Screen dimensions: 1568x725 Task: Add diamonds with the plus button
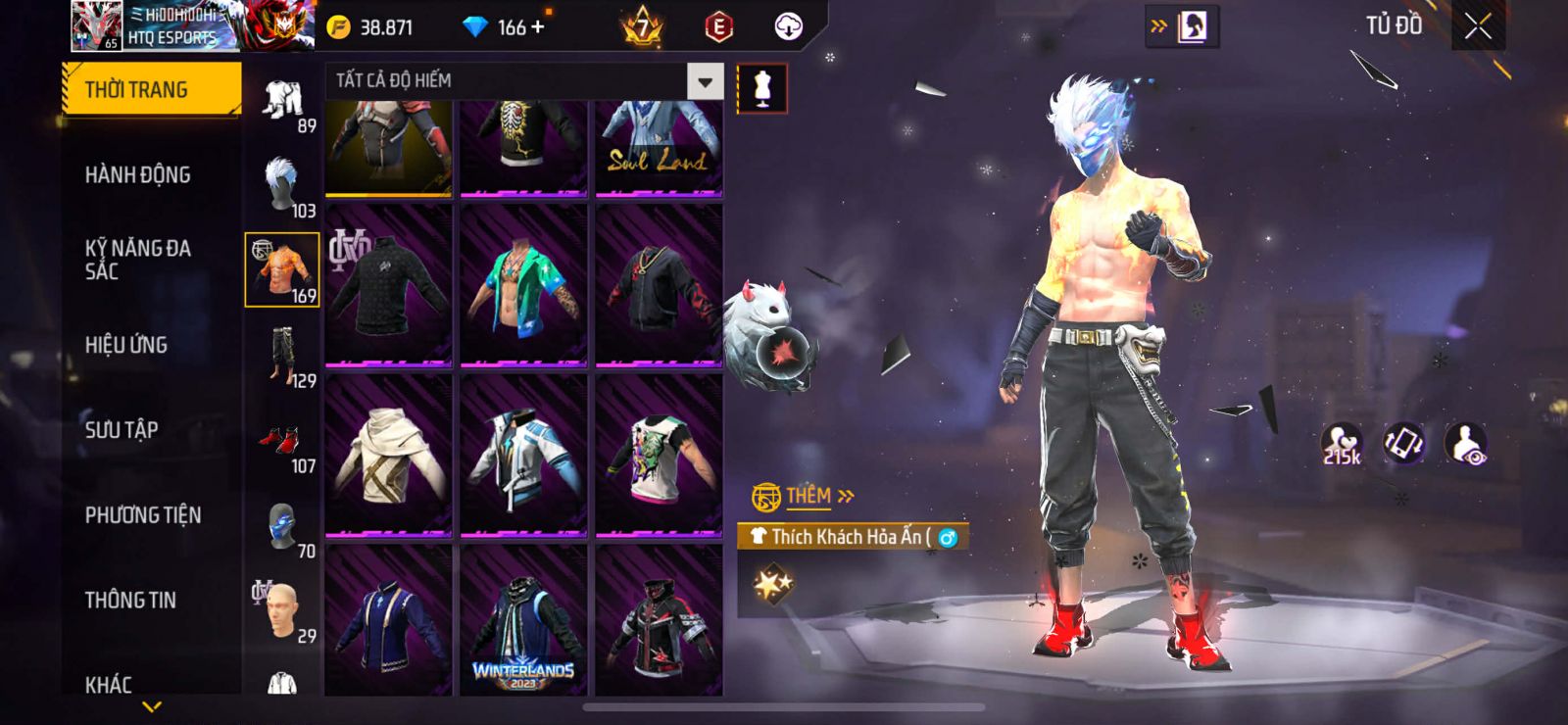click(537, 26)
